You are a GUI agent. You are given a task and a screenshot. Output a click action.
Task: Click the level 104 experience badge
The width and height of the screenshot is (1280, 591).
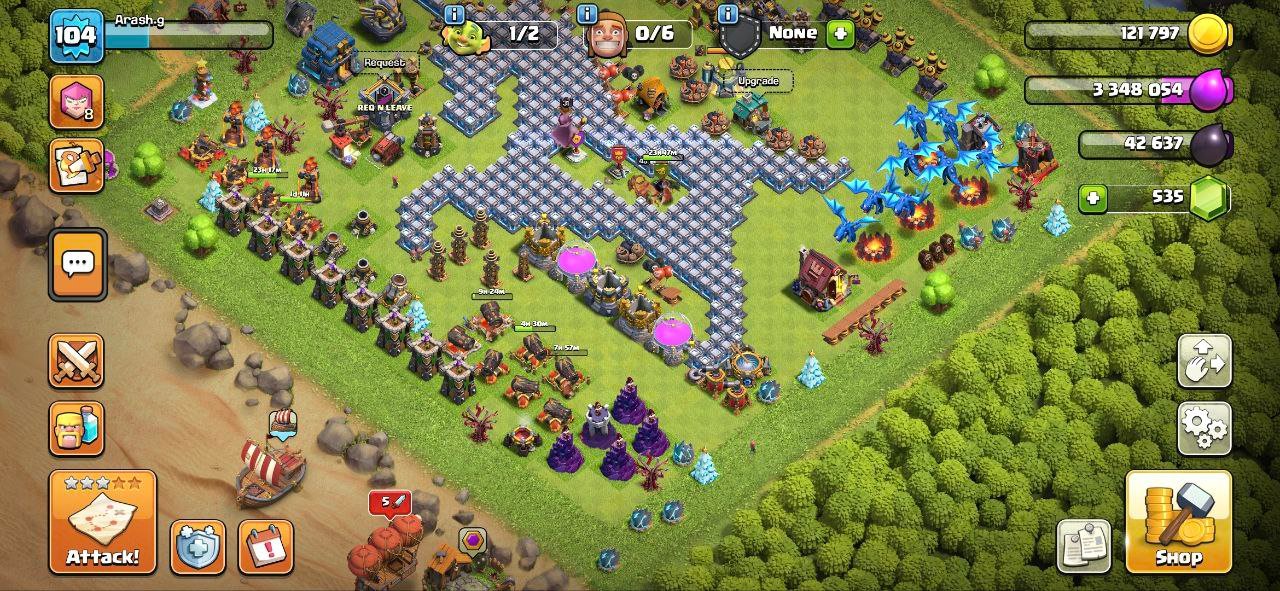[76, 36]
